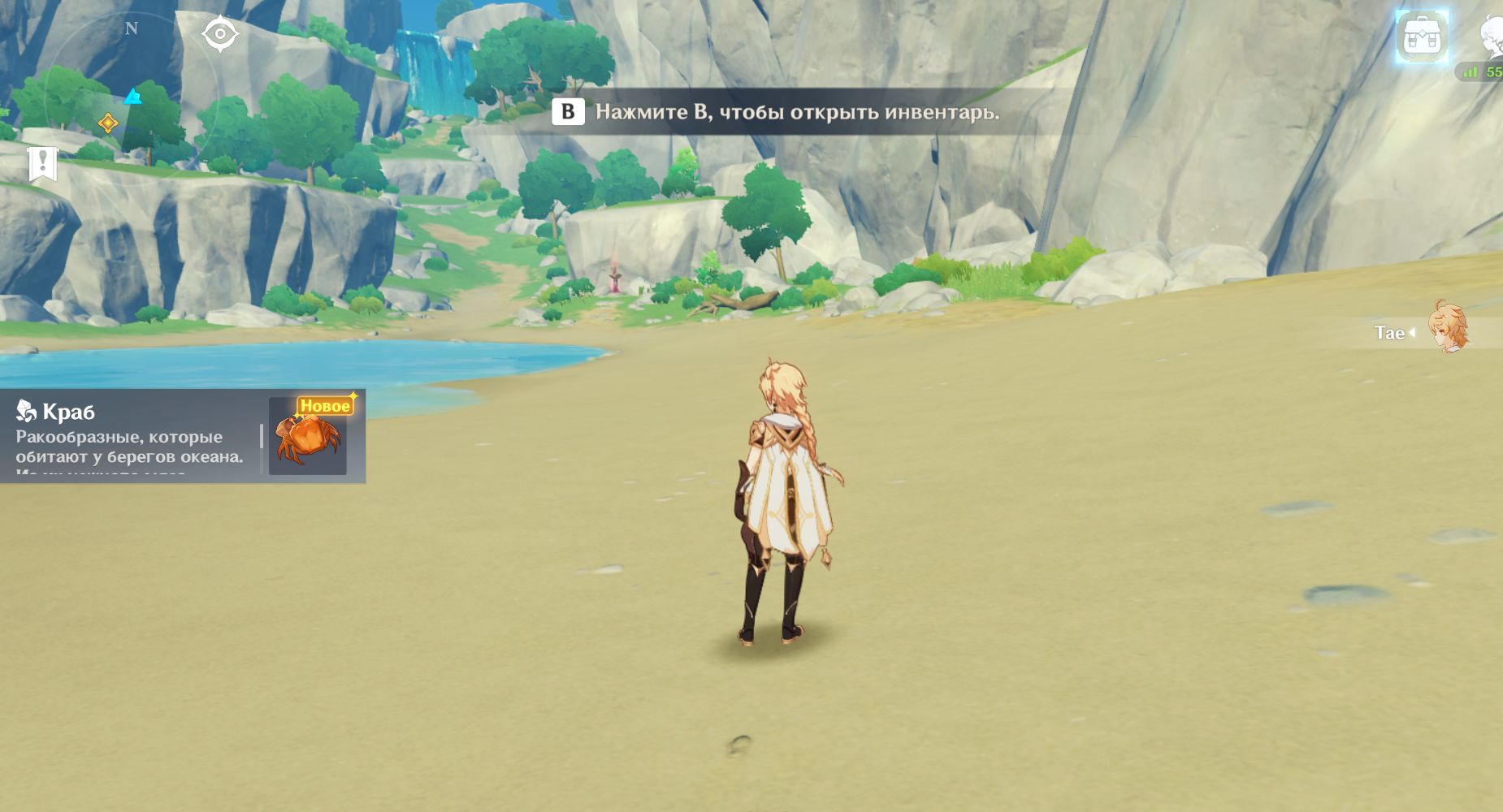Image resolution: width=1503 pixels, height=812 pixels.
Task: Select the Tae party character portrait
Action: click(x=1449, y=328)
